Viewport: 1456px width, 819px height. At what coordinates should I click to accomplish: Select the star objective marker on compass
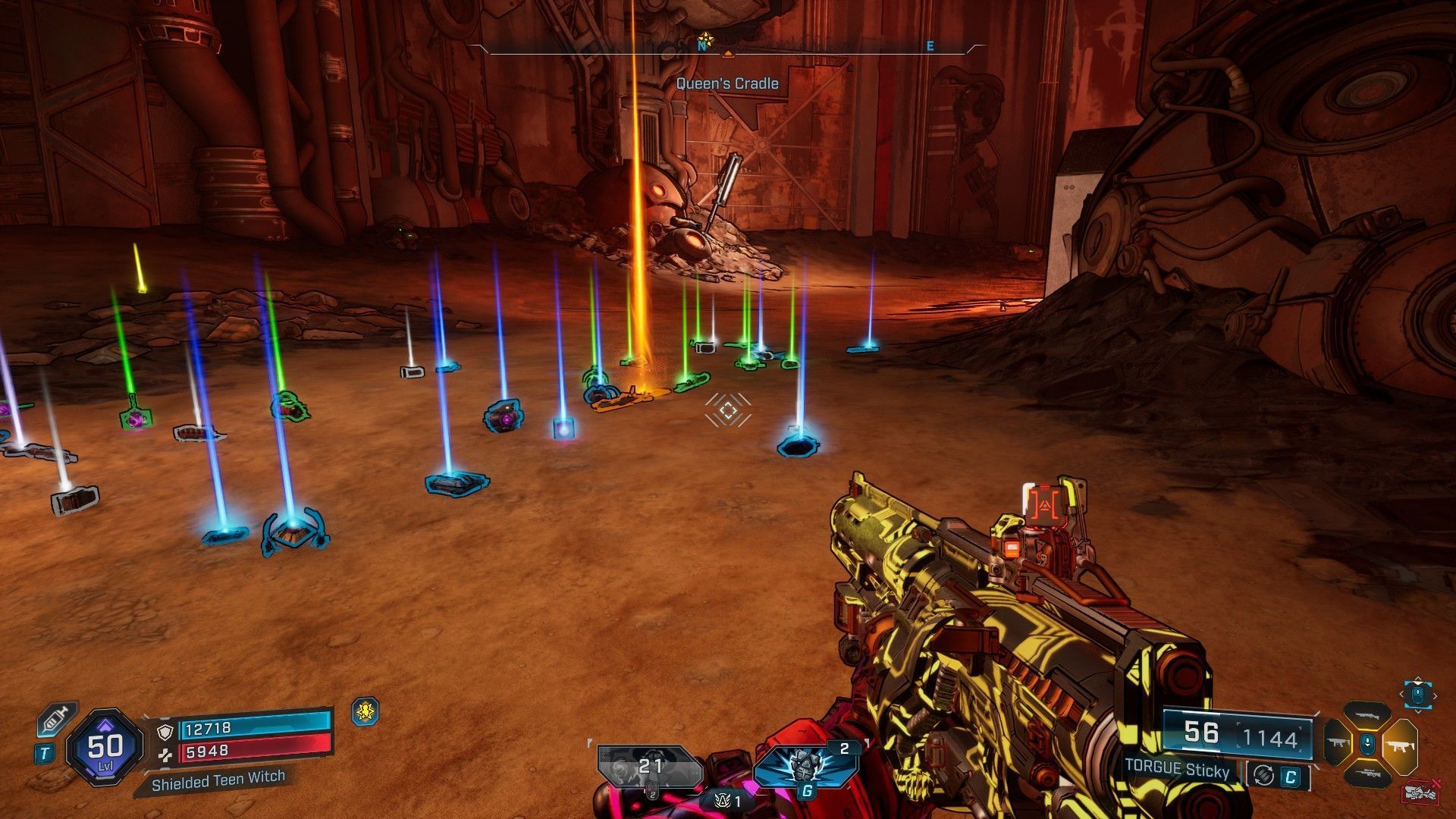click(705, 38)
